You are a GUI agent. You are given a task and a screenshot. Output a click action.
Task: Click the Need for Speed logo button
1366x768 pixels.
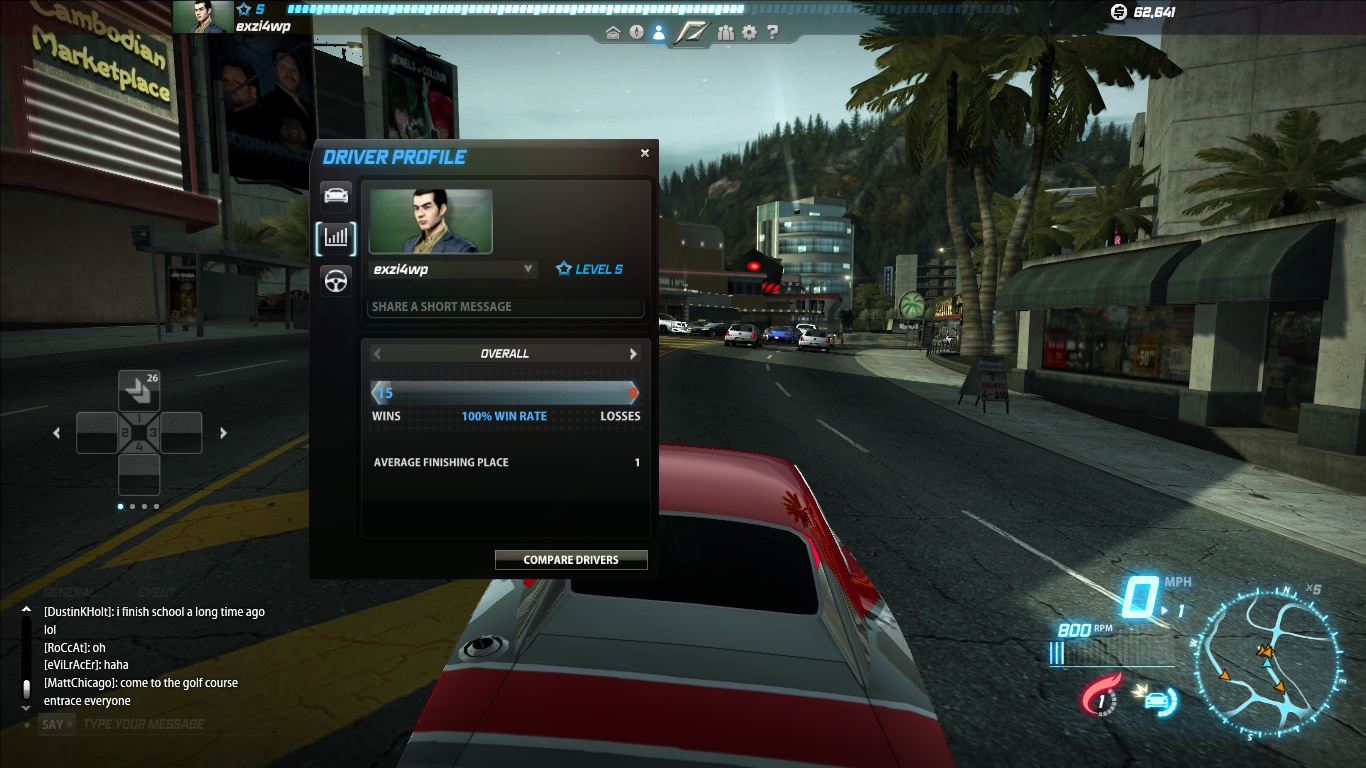(691, 33)
